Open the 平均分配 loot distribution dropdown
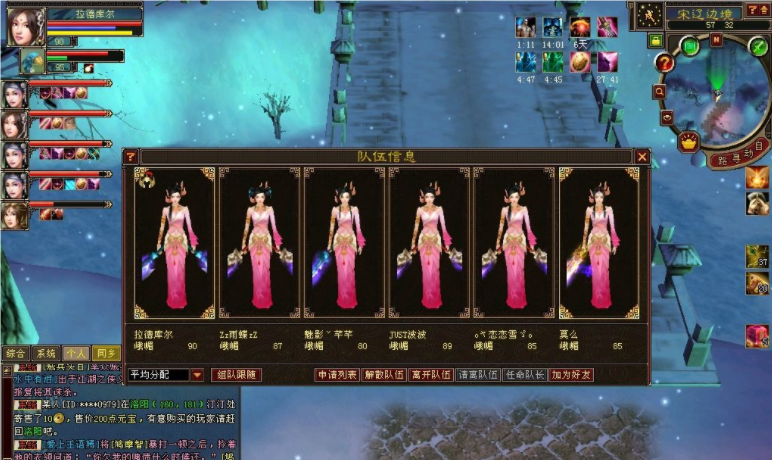This screenshot has width=772, height=460. tap(197, 375)
